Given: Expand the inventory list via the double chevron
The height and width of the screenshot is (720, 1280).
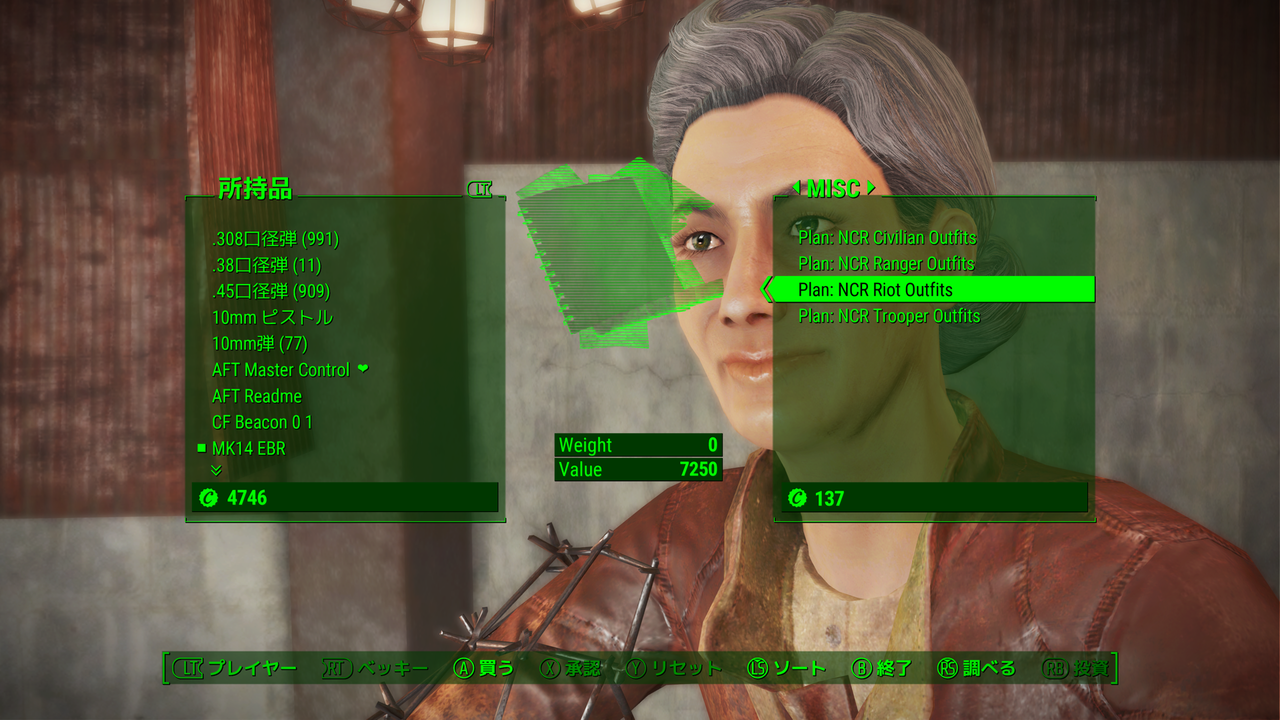Looking at the screenshot, I should coord(215,470).
